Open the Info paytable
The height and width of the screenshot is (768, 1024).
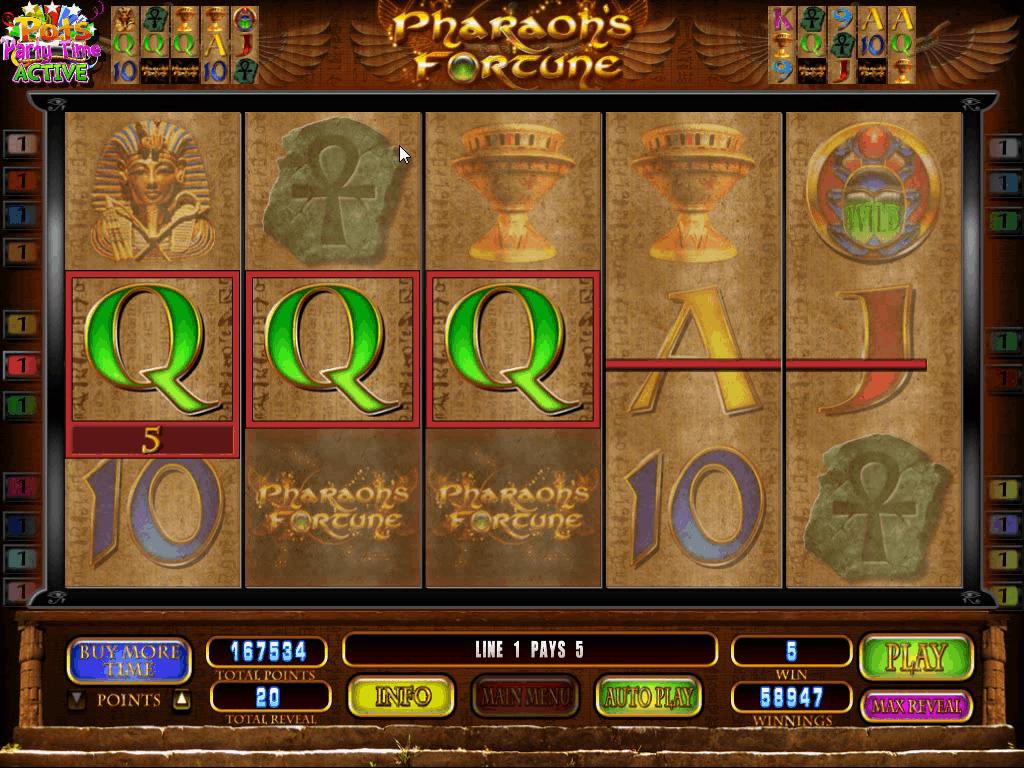click(402, 697)
